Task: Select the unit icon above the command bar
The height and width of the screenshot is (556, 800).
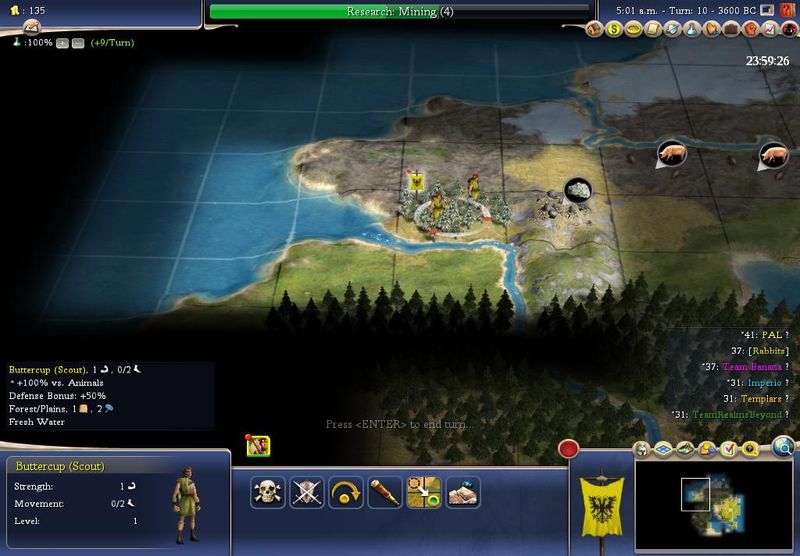Action: [259, 446]
